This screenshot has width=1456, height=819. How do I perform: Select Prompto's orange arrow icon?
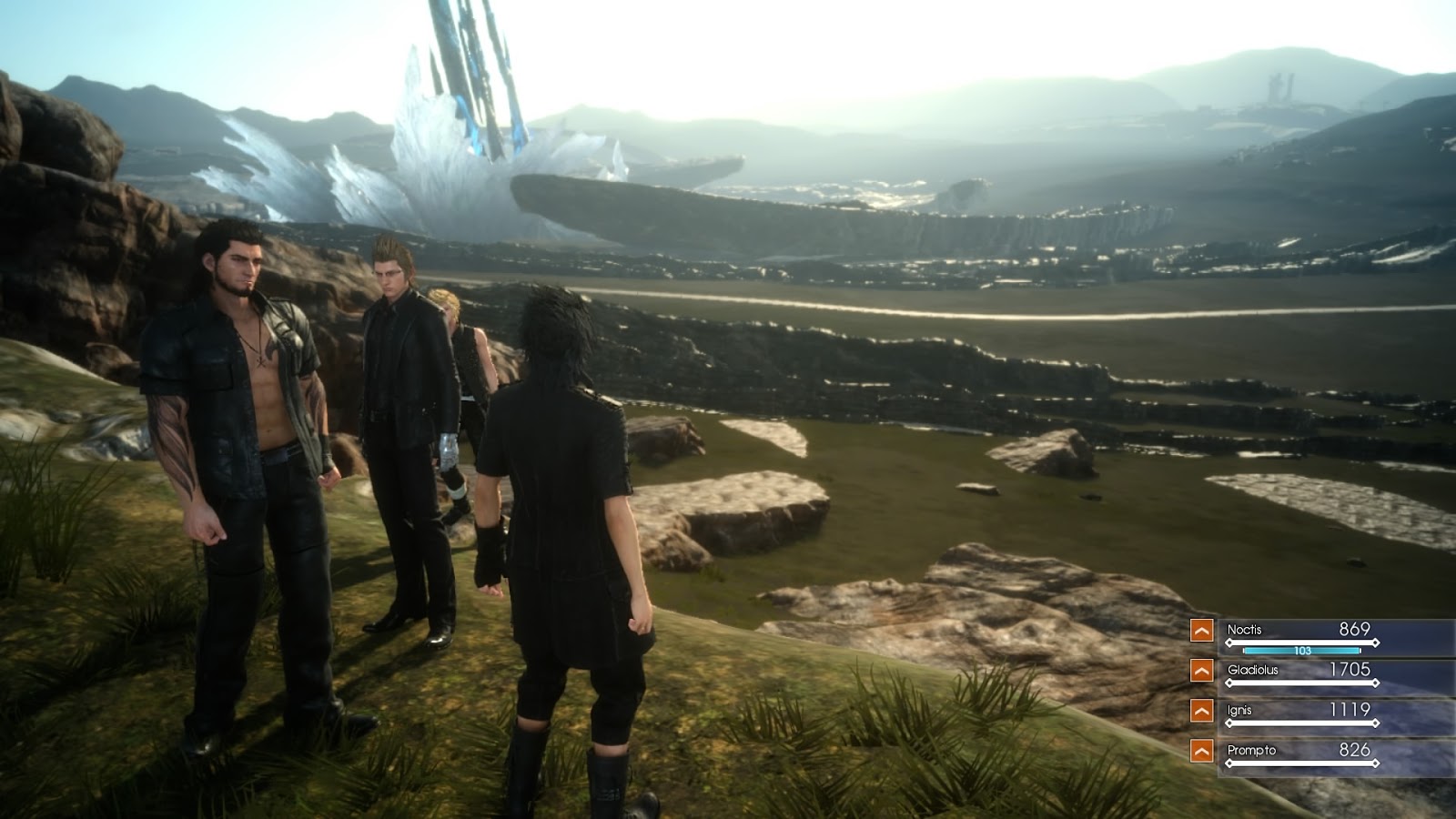click(x=1202, y=752)
